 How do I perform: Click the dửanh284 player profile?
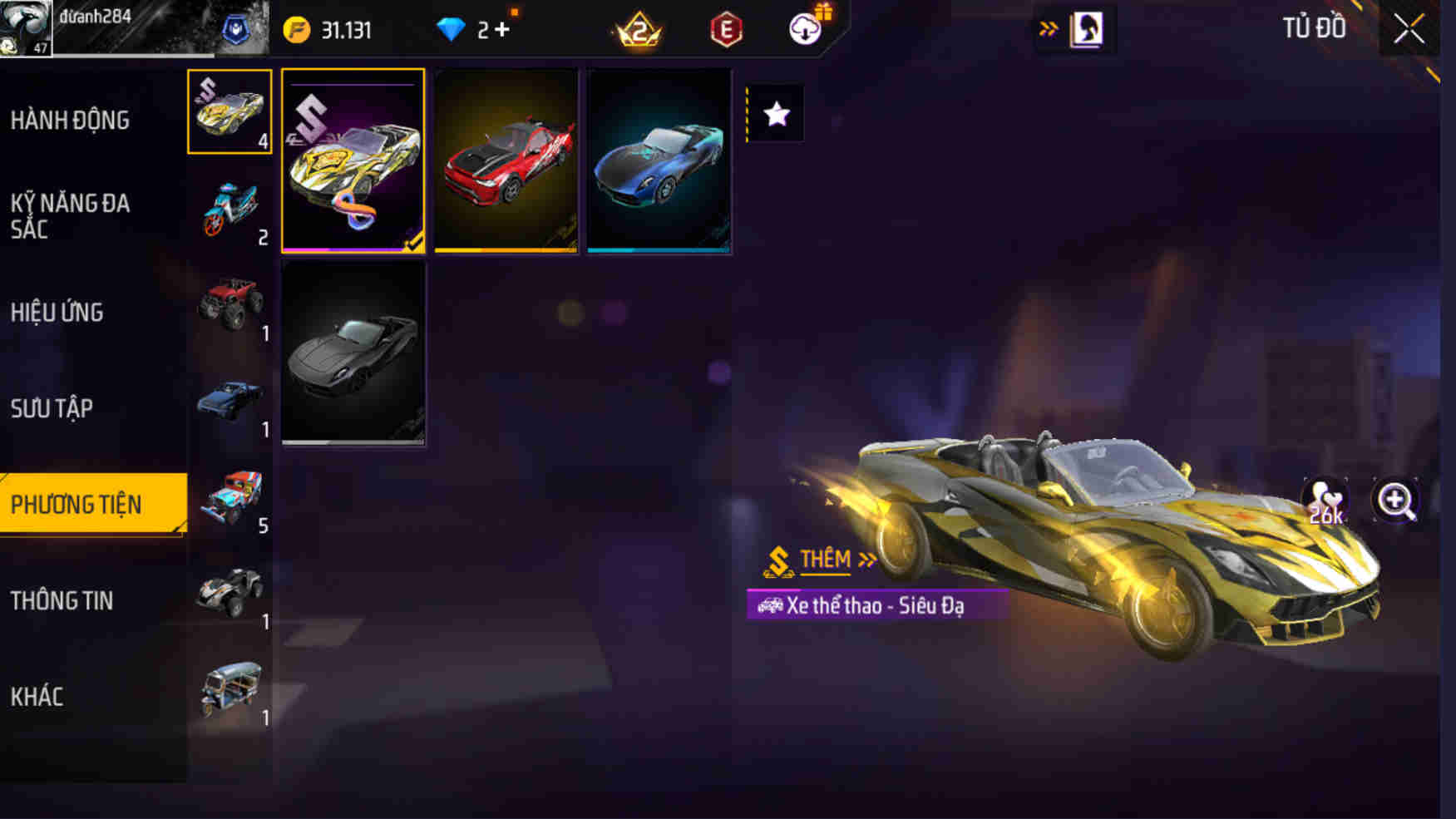(96, 18)
